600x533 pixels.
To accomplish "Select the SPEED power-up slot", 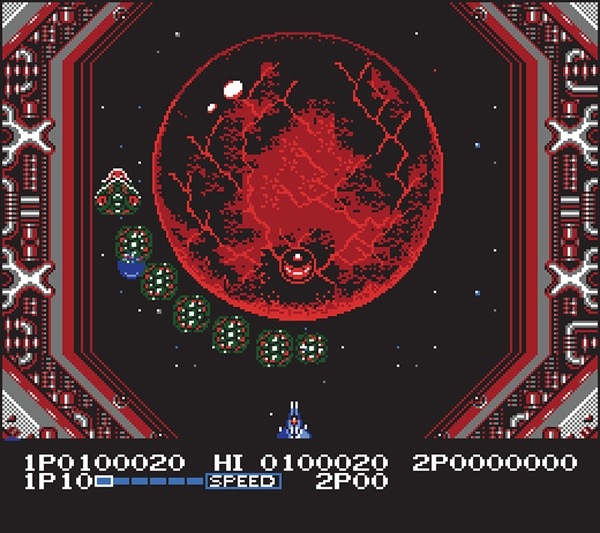I will (x=243, y=482).
